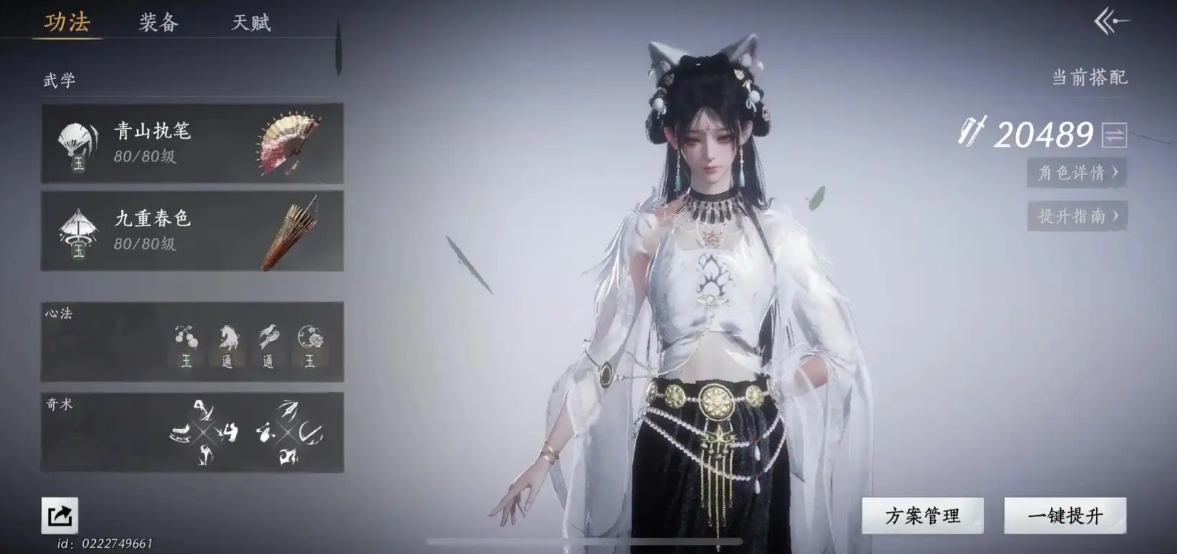Select the bird-on-hand 心法 icon
Viewport: 1177px width, 554px height.
pos(269,343)
